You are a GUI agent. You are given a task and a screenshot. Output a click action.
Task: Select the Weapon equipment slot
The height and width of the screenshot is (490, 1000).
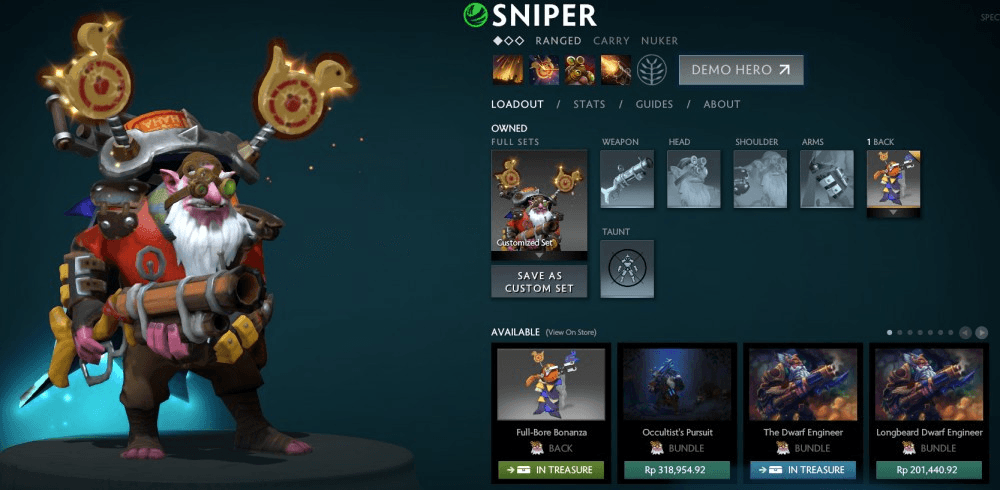pos(627,179)
